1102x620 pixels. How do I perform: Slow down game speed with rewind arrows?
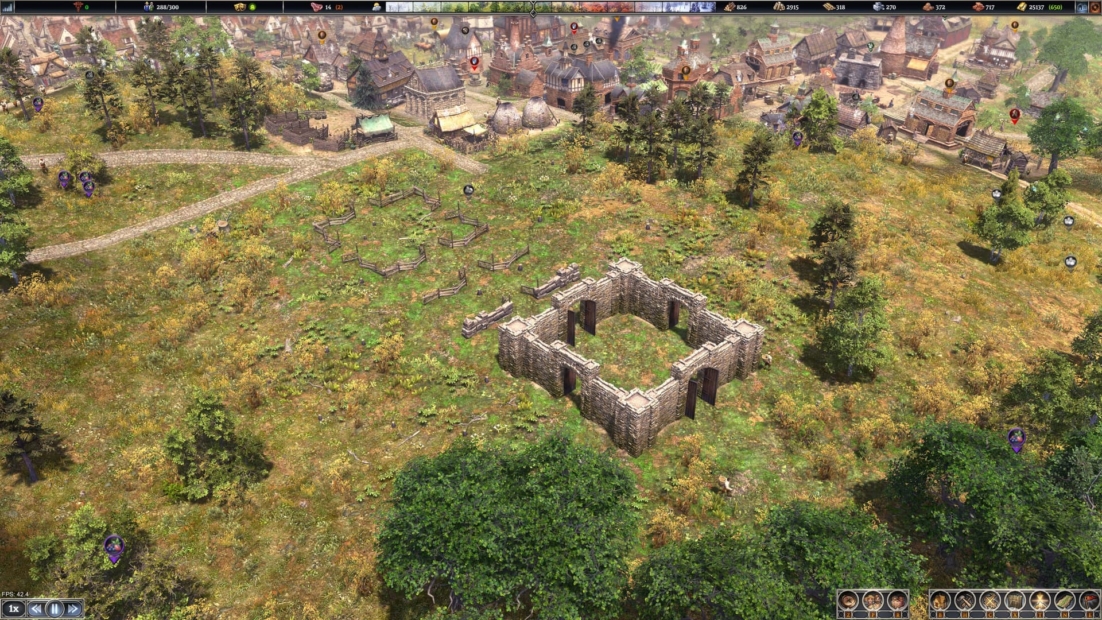36,608
